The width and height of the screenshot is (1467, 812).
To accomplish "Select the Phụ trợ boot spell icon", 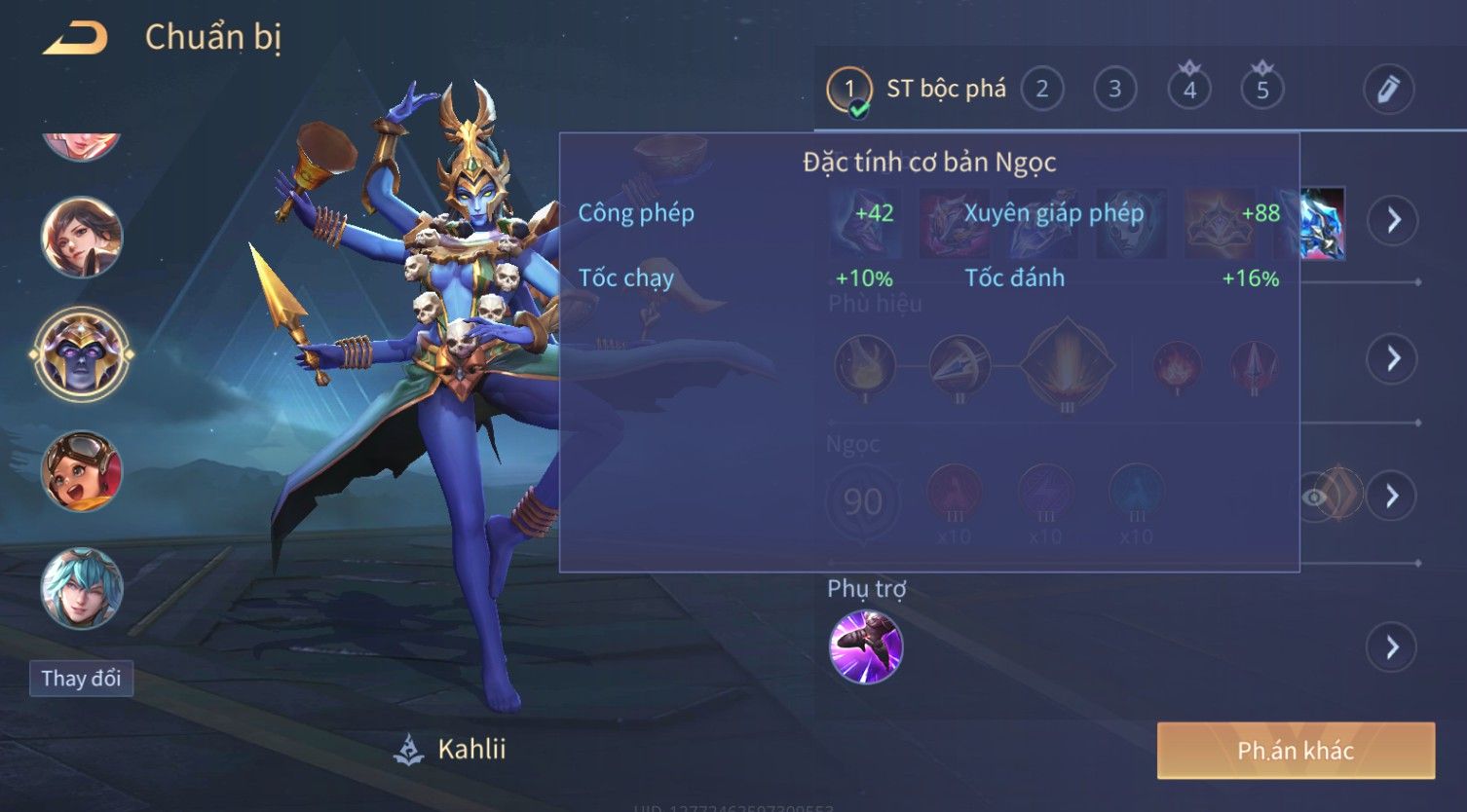I will coord(865,647).
